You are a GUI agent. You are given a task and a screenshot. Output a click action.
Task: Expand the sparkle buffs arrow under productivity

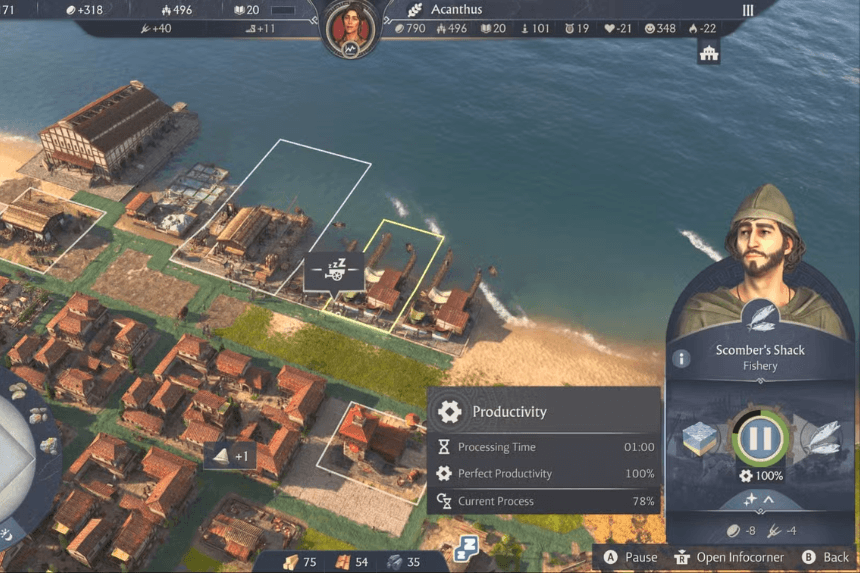(x=757, y=499)
